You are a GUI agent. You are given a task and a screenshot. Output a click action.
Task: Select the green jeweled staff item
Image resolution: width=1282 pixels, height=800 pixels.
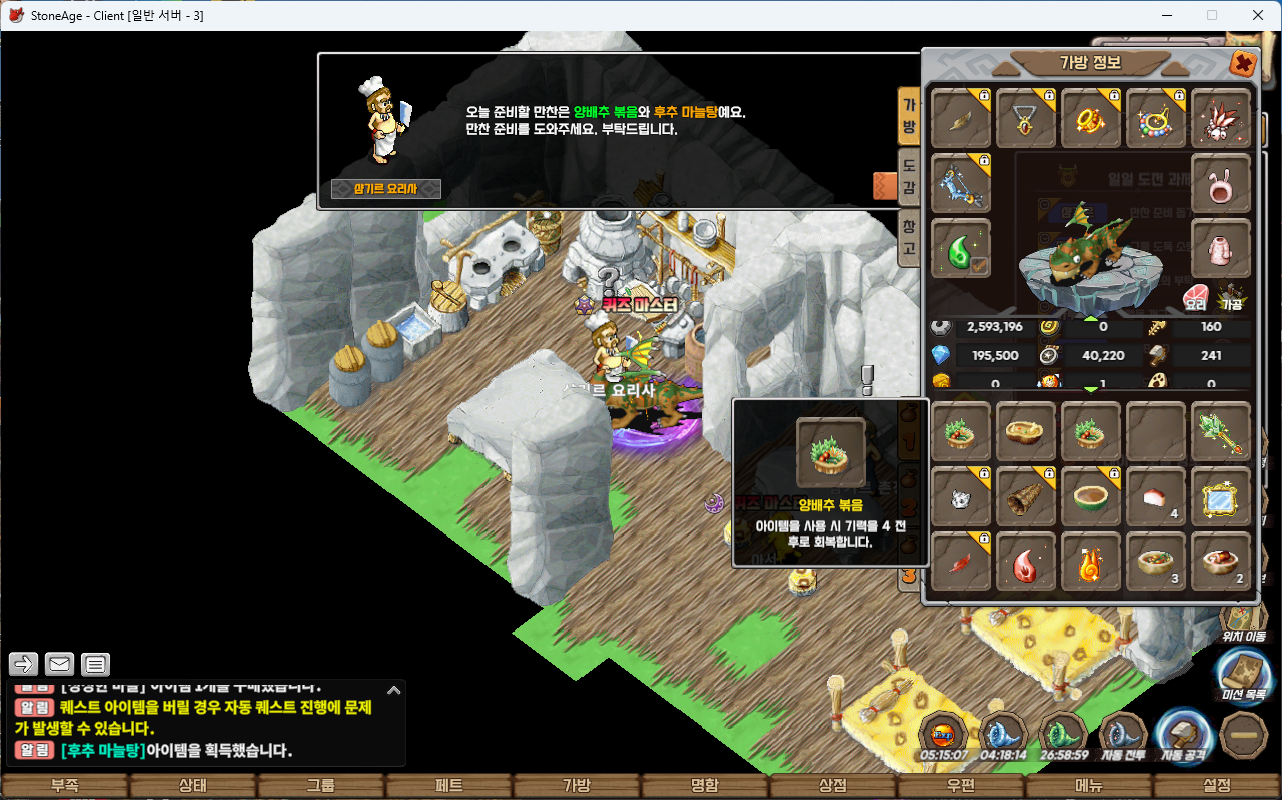[x=1221, y=432]
